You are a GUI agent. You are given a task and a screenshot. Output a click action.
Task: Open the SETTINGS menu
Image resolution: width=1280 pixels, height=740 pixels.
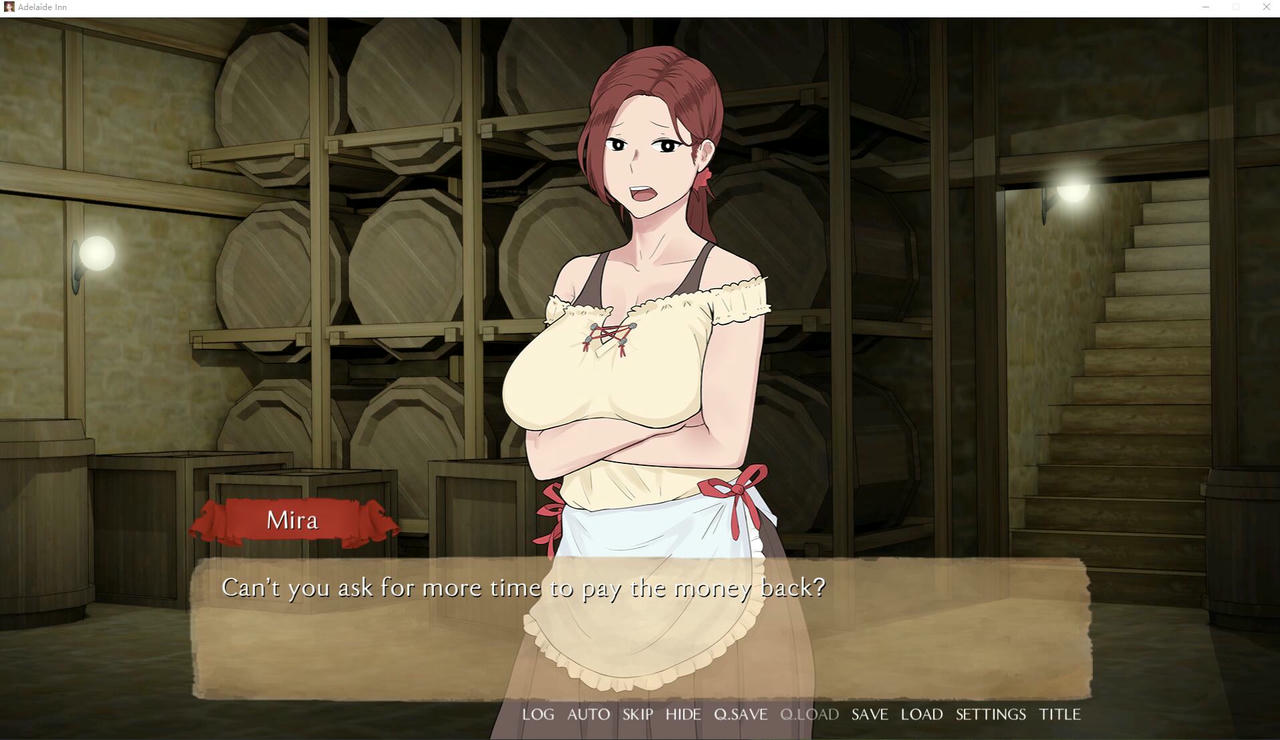[x=990, y=714]
